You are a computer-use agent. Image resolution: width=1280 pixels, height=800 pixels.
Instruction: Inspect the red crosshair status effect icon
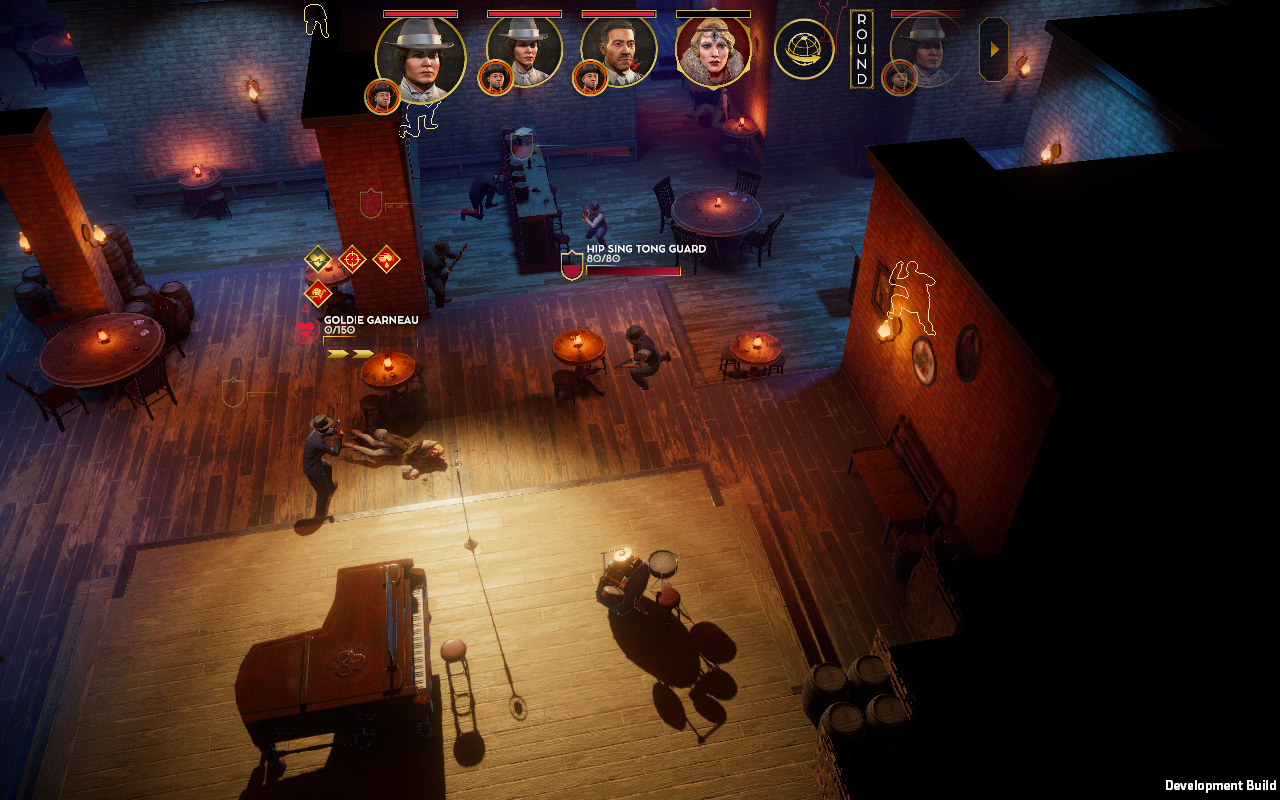352,259
